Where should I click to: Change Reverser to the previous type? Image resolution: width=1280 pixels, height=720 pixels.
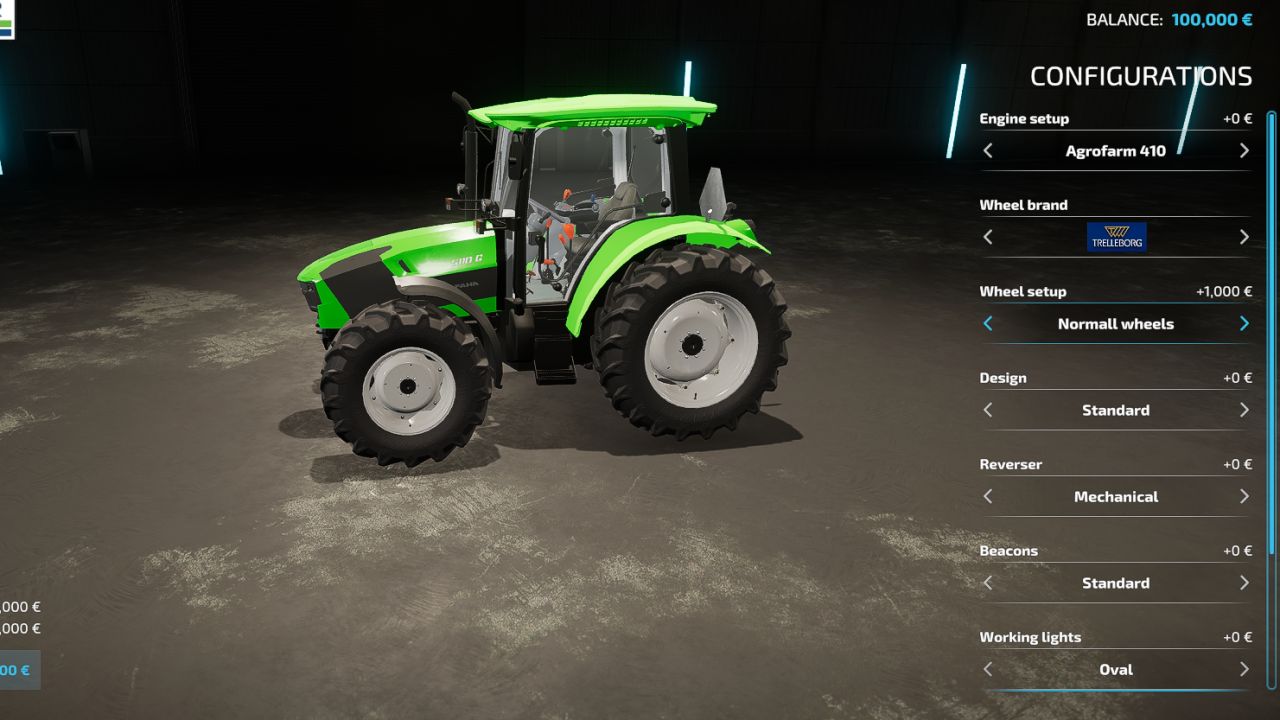988,496
